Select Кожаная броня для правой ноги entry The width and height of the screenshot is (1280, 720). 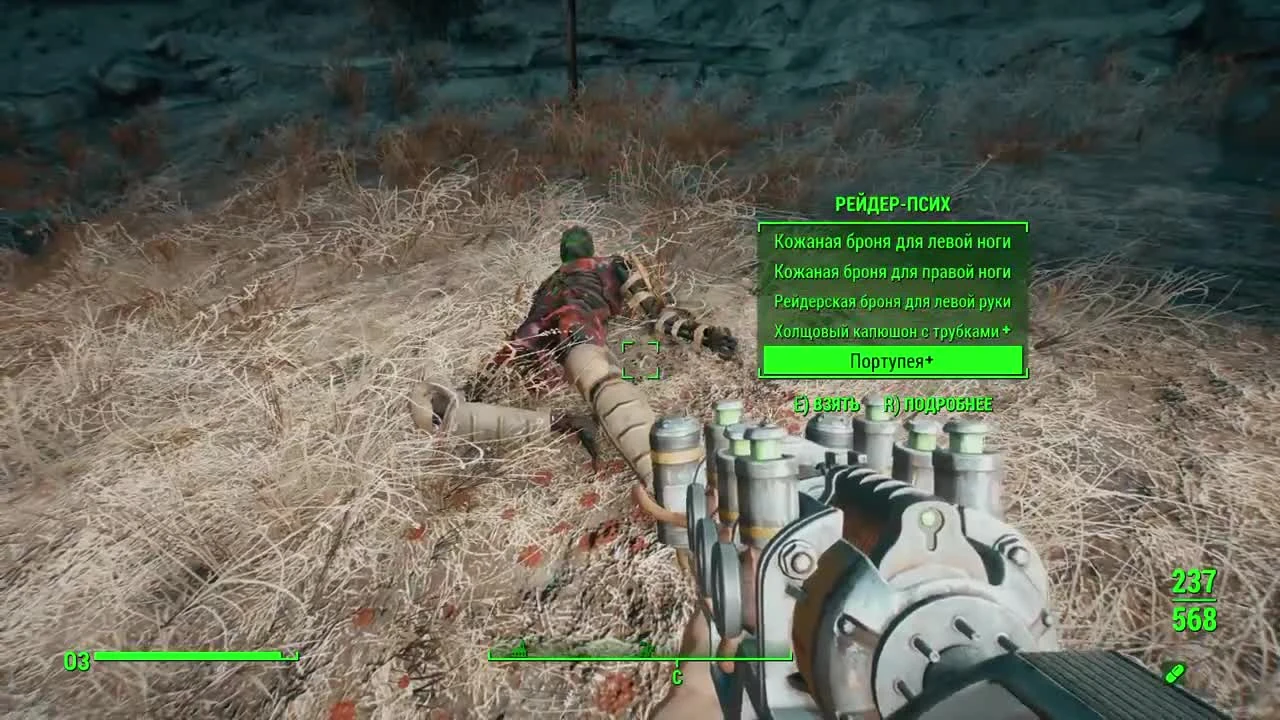click(x=892, y=271)
